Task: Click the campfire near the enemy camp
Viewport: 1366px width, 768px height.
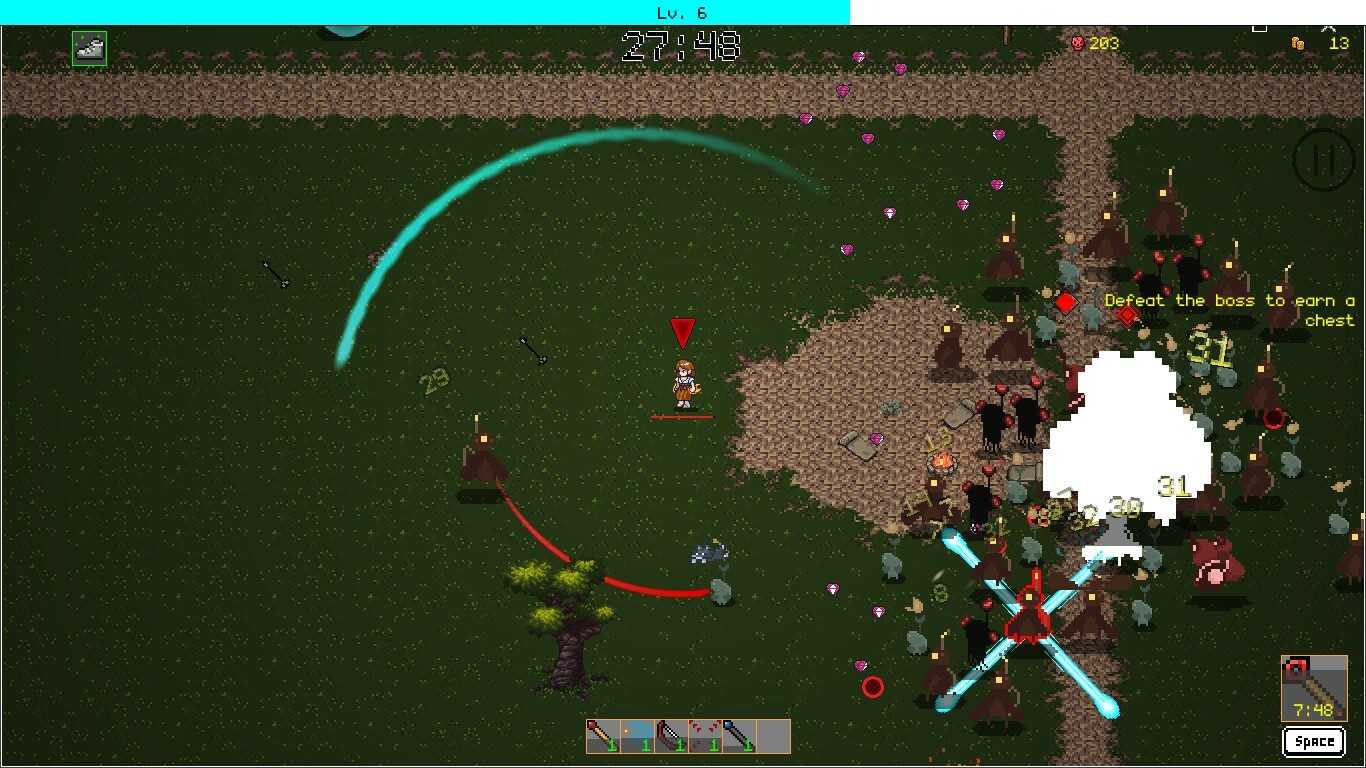Action: click(941, 463)
